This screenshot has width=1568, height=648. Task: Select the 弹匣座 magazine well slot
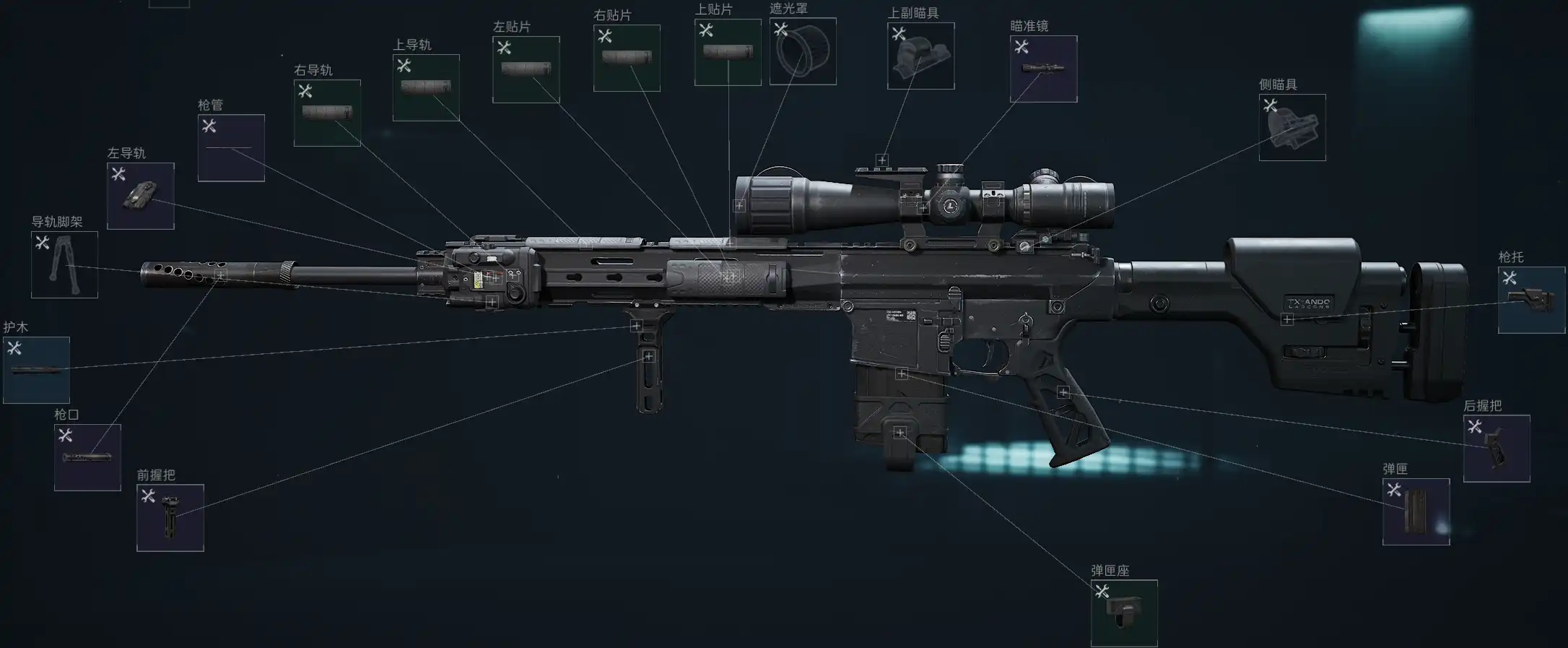click(1124, 613)
